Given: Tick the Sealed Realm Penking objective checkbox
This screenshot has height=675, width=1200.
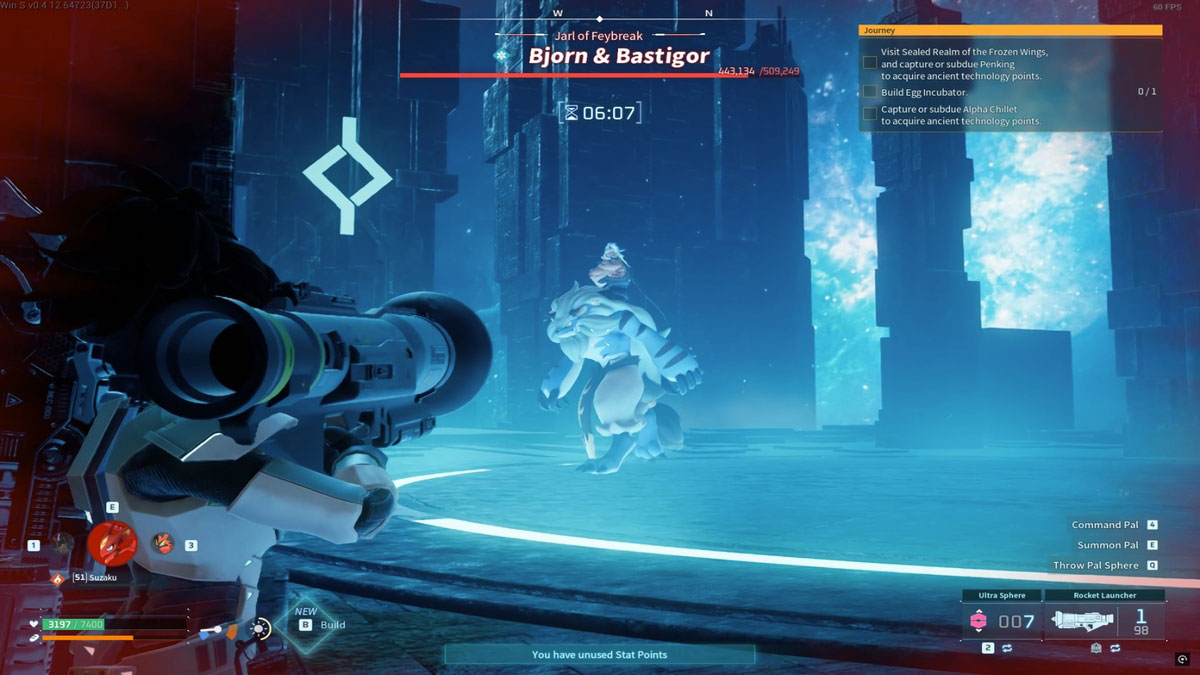Looking at the screenshot, I should [870, 63].
